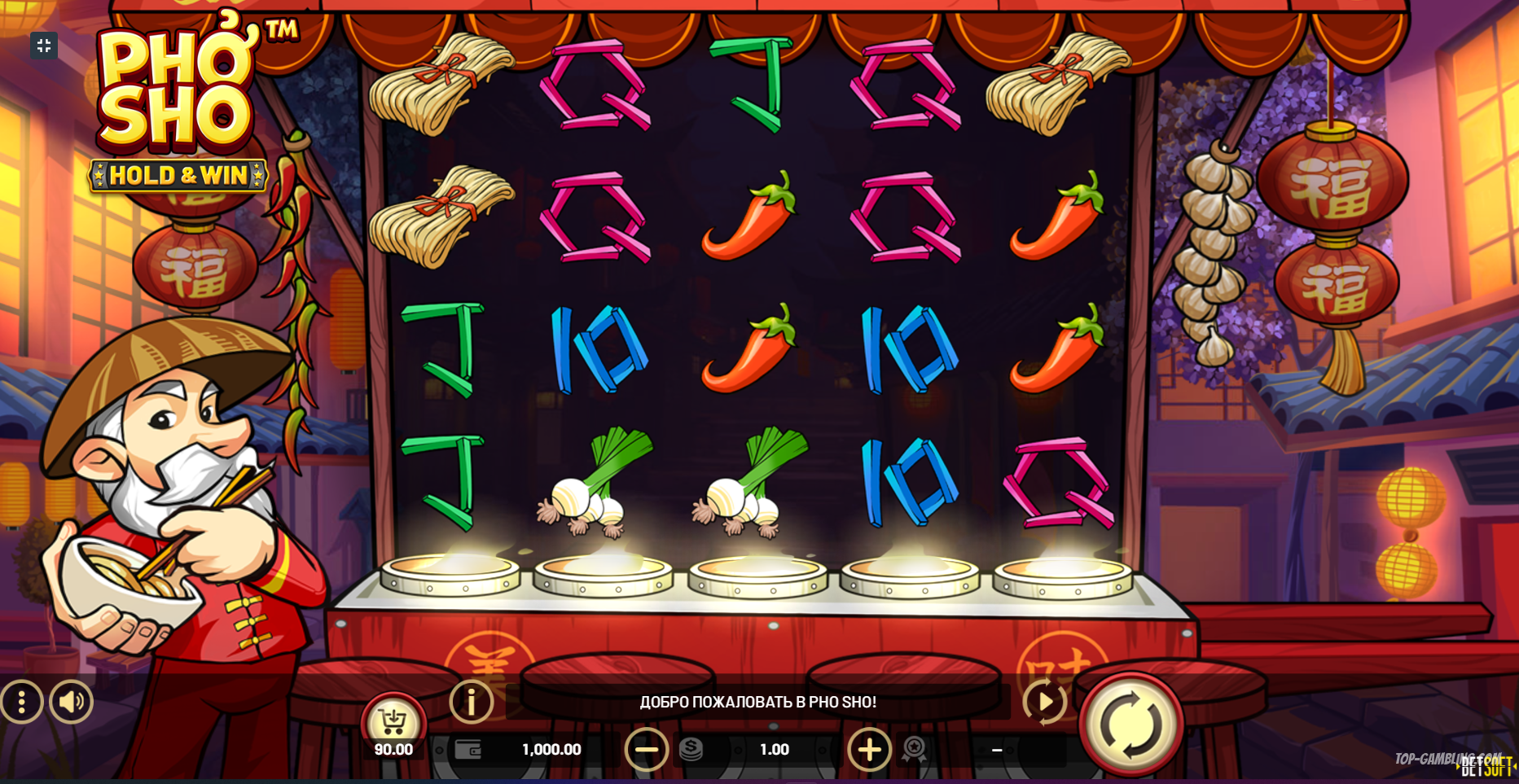Exit fullscreen mode
The height and width of the screenshot is (784, 1519).
[44, 46]
